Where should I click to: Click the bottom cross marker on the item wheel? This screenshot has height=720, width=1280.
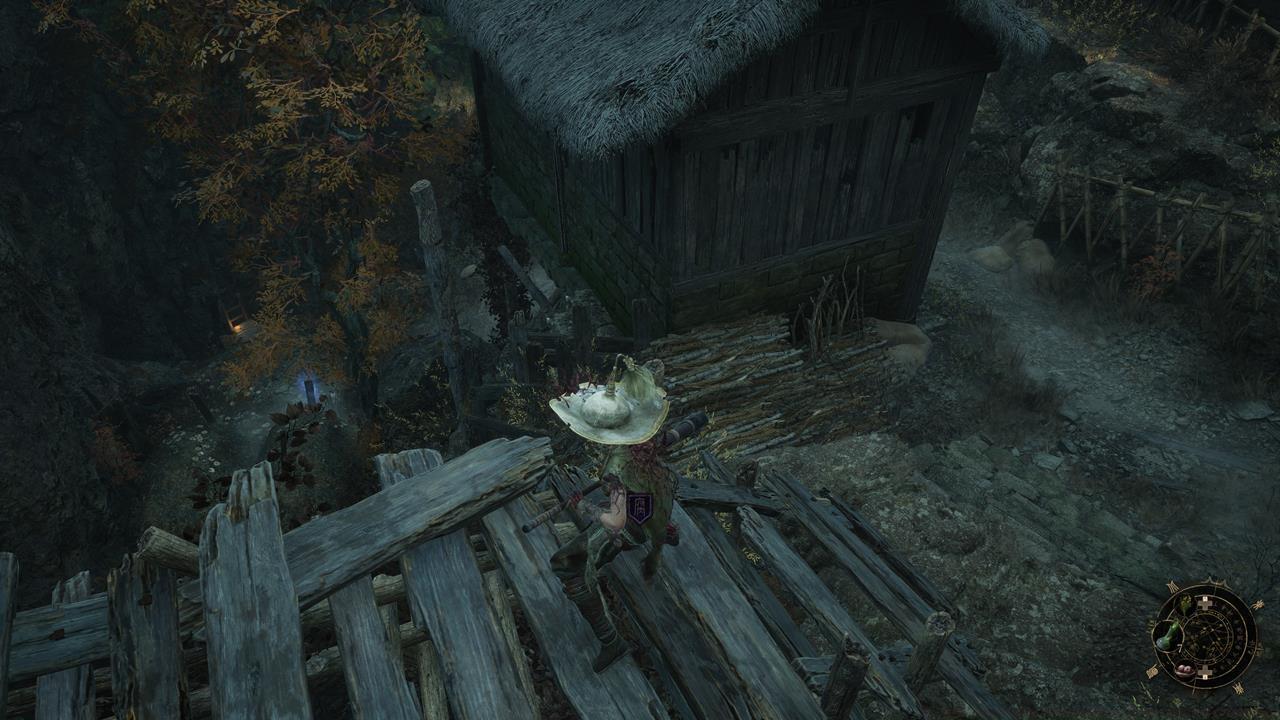[x=1204, y=672]
